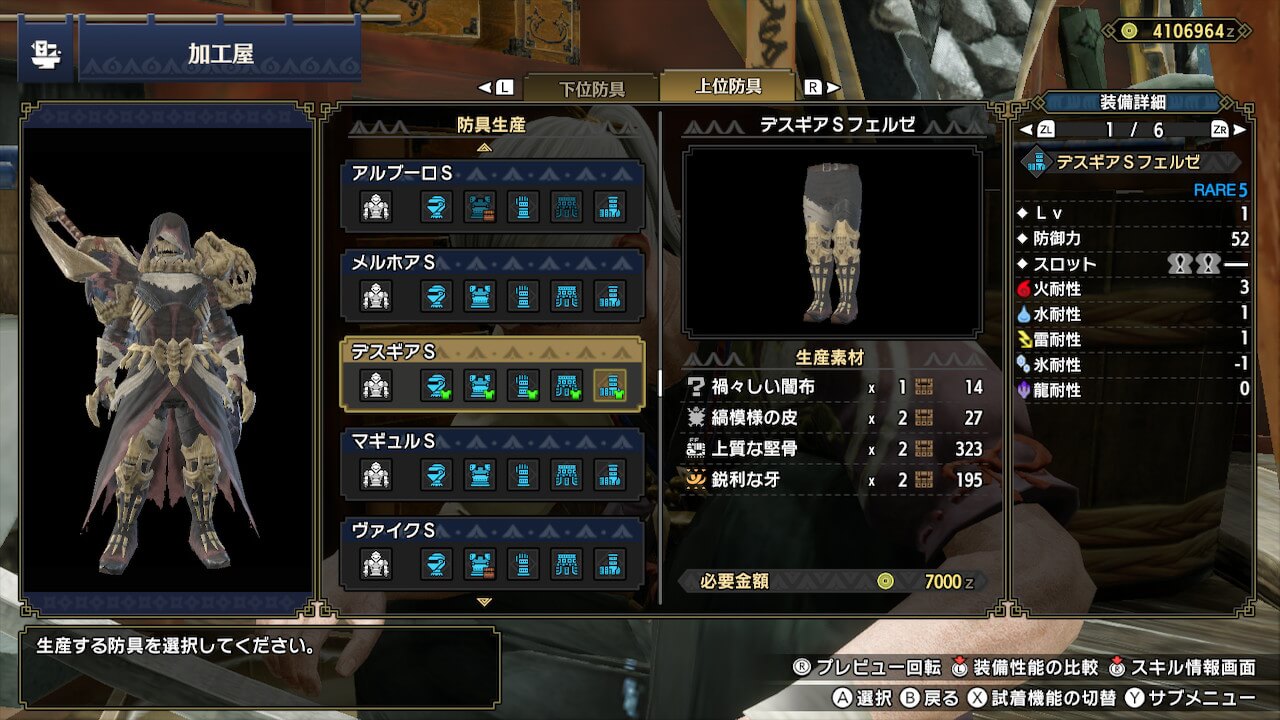Select the 禍々しい闇布 material row
The height and width of the screenshot is (720, 1280).
pos(835,387)
